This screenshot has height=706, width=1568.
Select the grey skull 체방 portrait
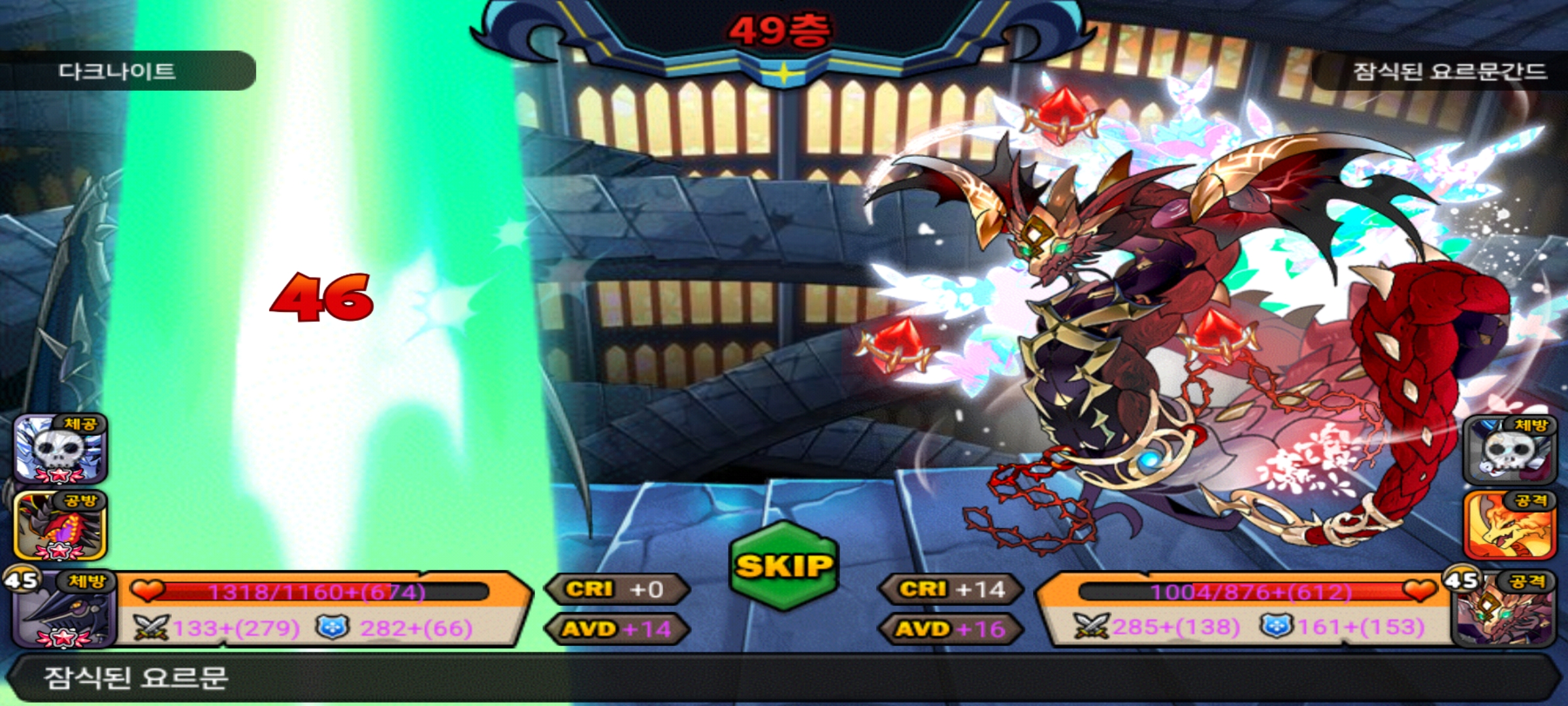[1508, 451]
